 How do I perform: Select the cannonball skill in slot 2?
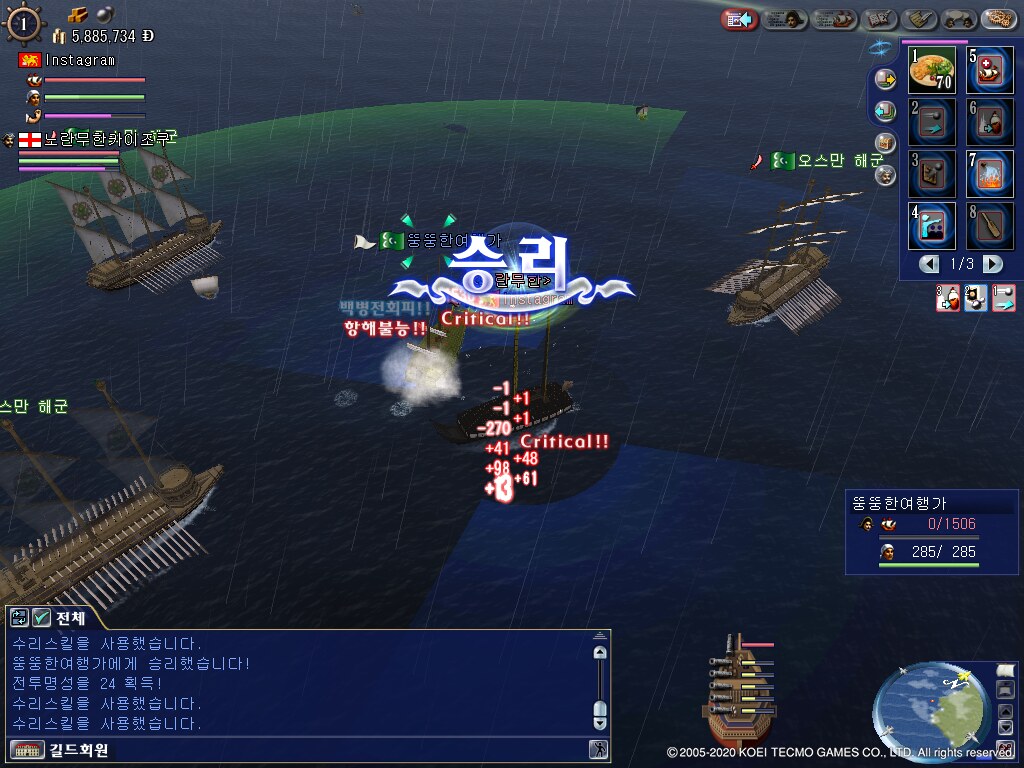coord(932,122)
